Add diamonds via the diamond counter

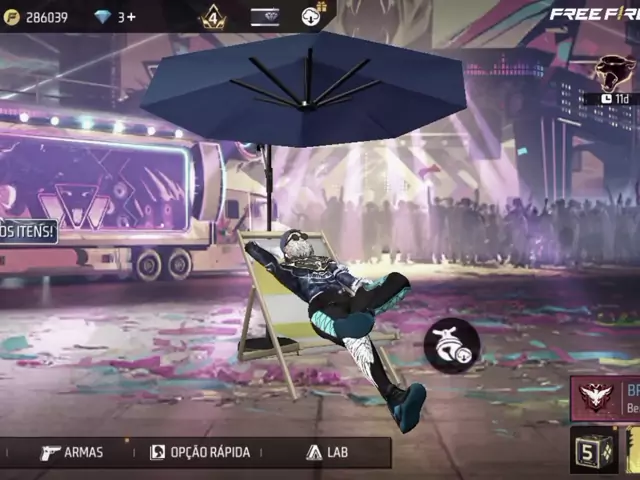tap(116, 17)
